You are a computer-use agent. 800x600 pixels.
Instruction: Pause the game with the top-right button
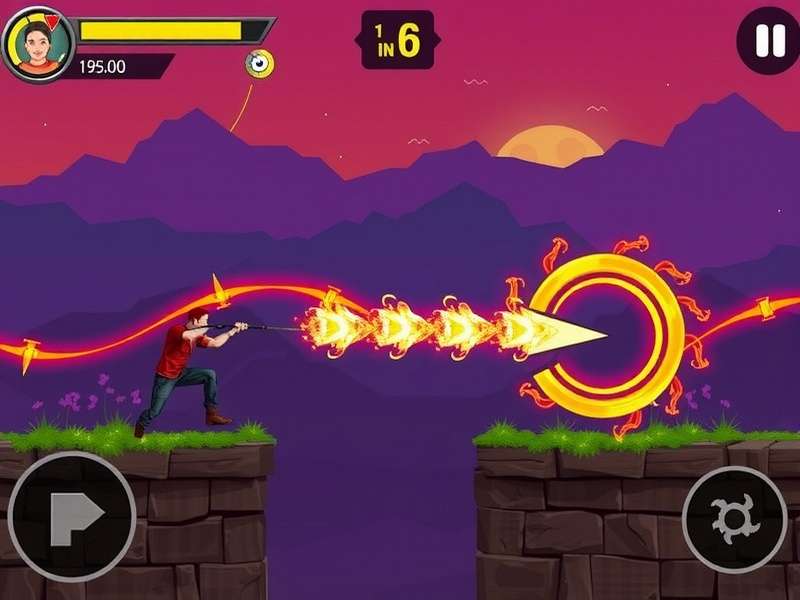coord(768,40)
